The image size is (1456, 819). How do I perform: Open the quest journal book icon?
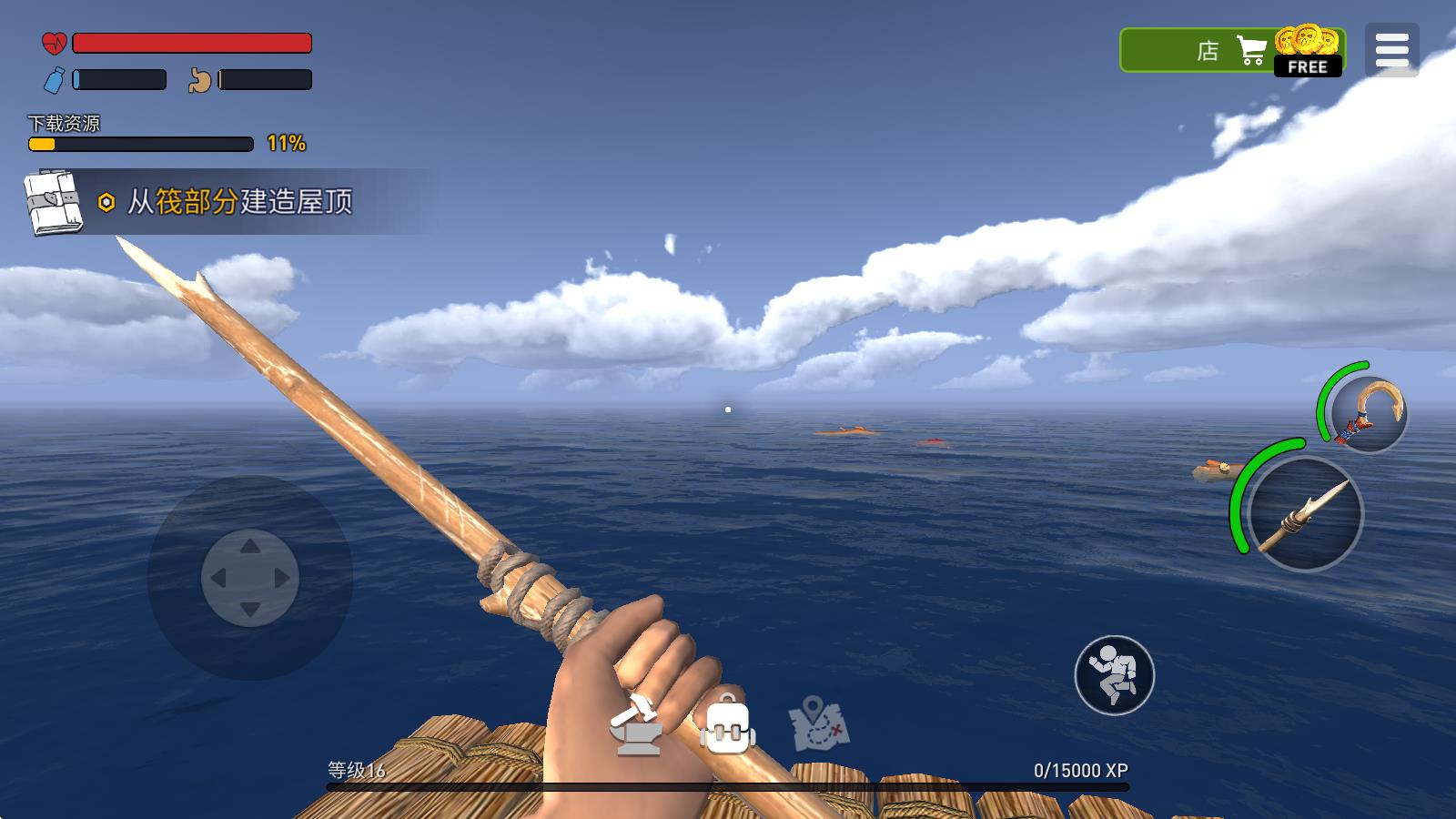click(x=53, y=202)
